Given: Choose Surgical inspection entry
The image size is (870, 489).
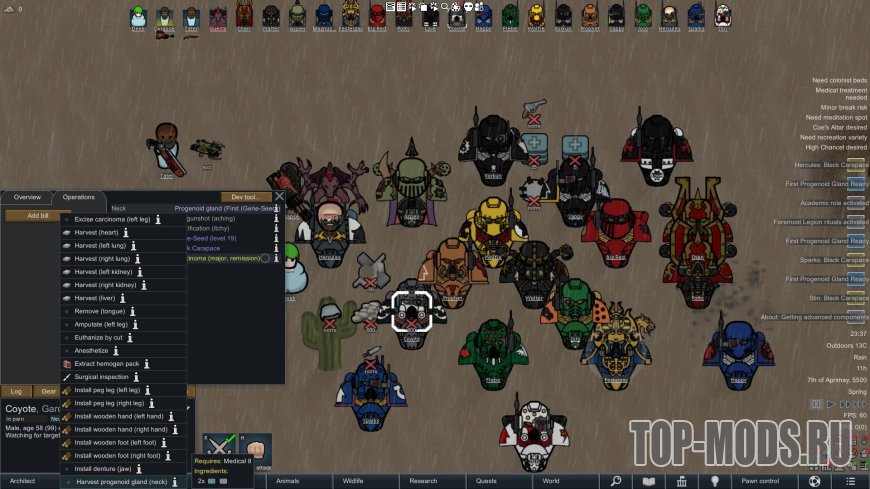Looking at the screenshot, I should [x=102, y=377].
